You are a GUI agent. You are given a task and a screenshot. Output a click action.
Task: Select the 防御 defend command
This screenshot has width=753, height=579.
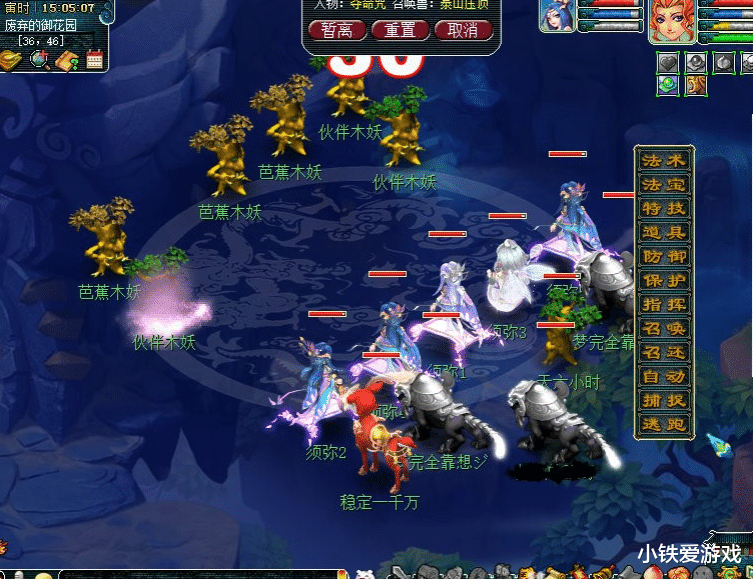[664, 257]
